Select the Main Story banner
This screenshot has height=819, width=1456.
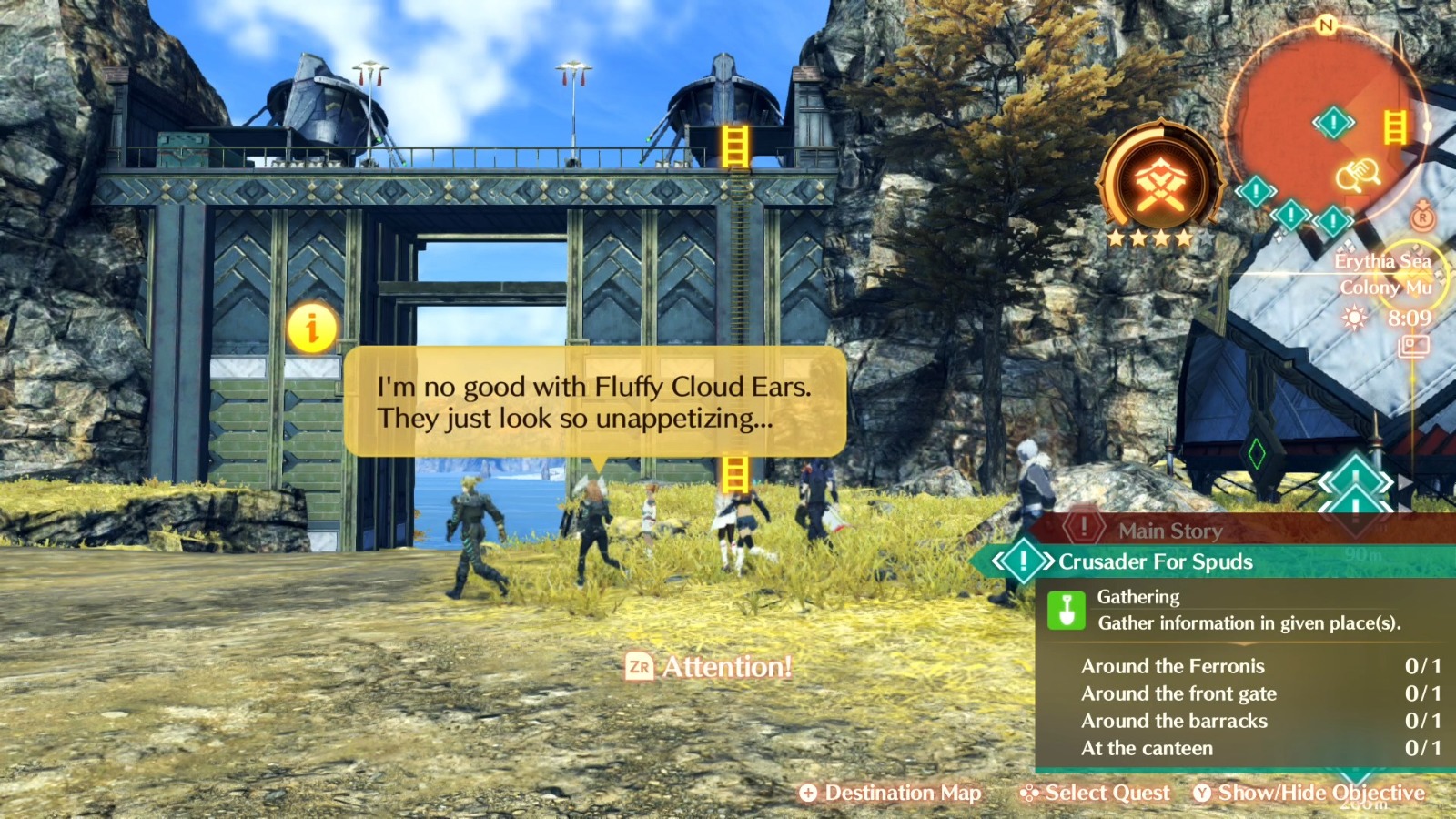(x=1169, y=531)
